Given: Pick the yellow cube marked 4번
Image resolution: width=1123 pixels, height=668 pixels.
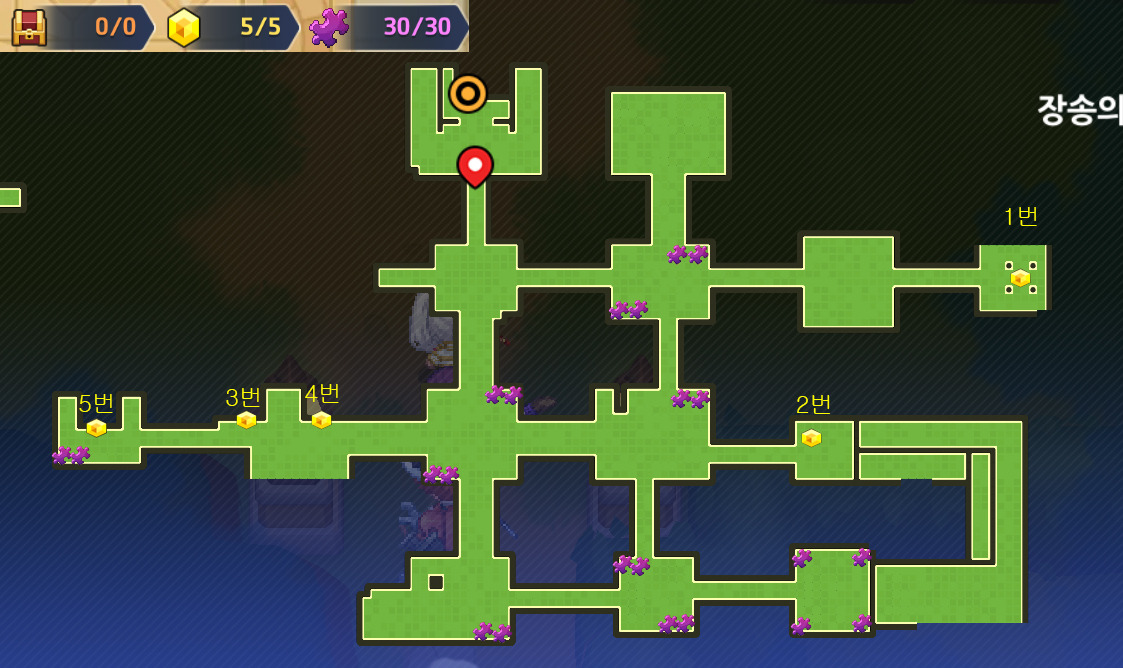Looking at the screenshot, I should click(x=321, y=420).
